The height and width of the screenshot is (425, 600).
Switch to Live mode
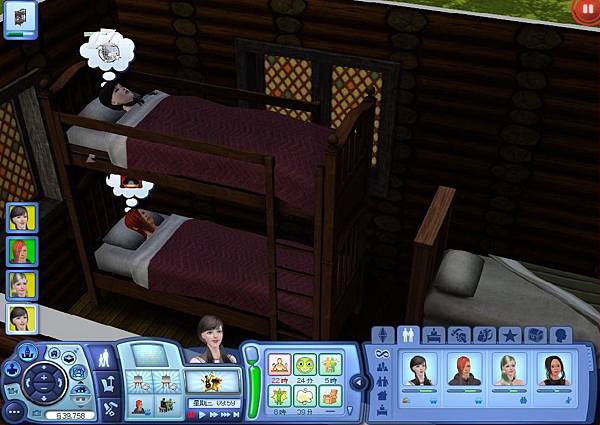pos(108,357)
